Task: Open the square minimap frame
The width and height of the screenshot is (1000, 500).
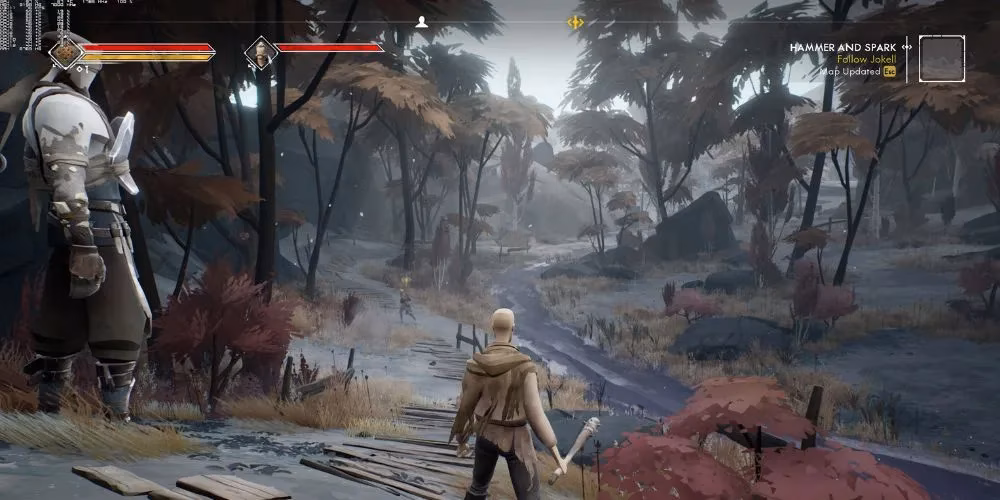Action: pyautogui.click(x=941, y=58)
